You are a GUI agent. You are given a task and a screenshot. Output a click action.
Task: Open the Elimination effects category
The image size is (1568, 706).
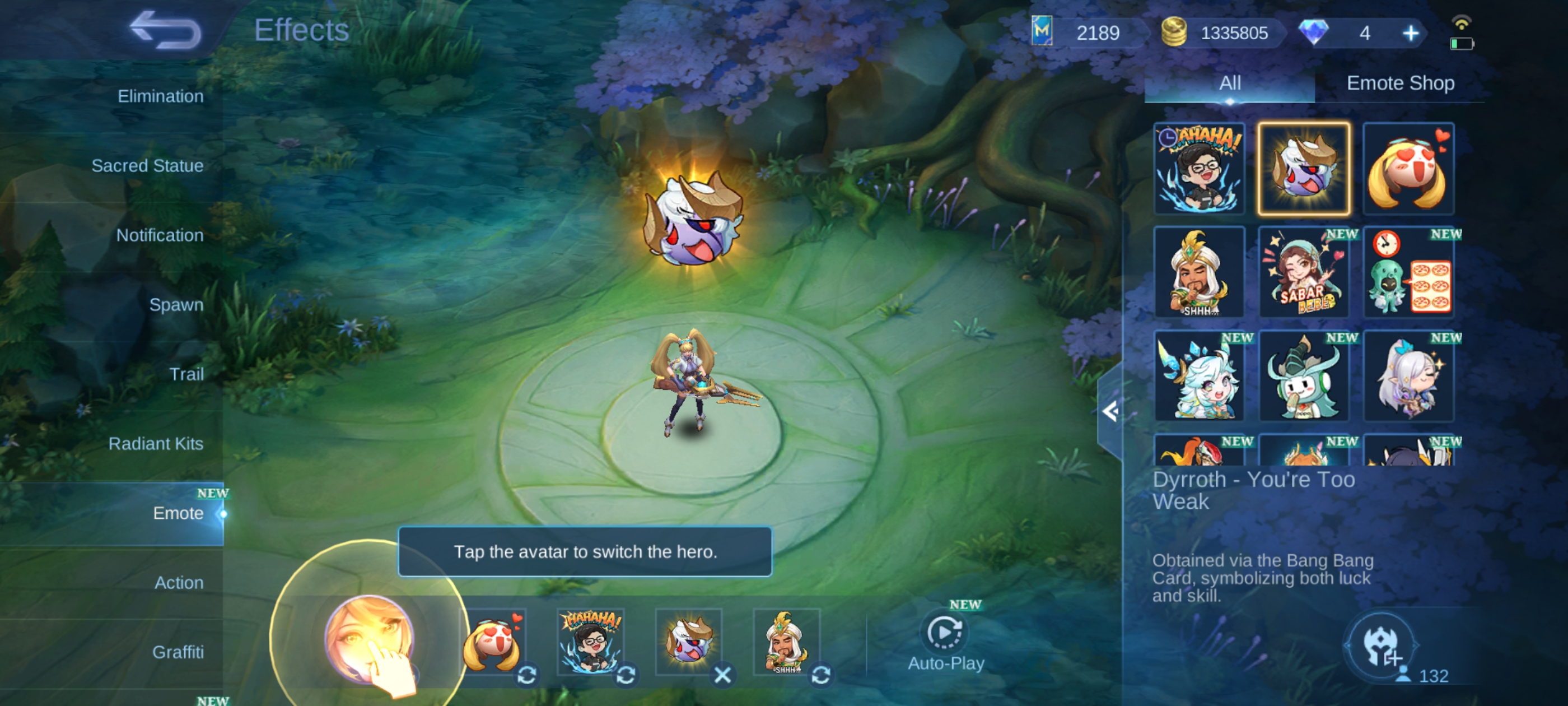pos(160,96)
